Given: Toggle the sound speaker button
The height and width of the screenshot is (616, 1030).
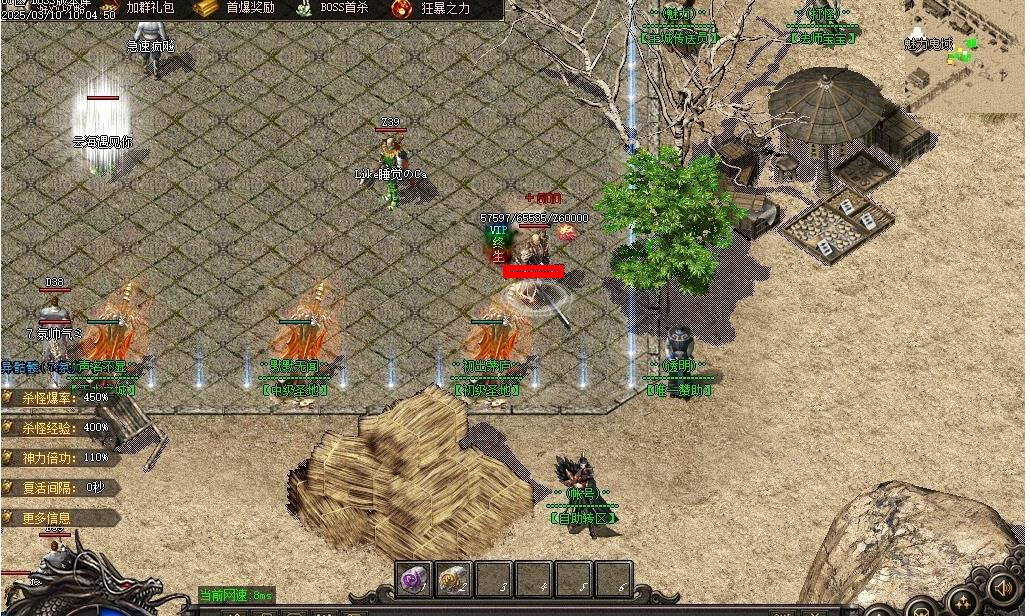Looking at the screenshot, I should point(1002,588).
